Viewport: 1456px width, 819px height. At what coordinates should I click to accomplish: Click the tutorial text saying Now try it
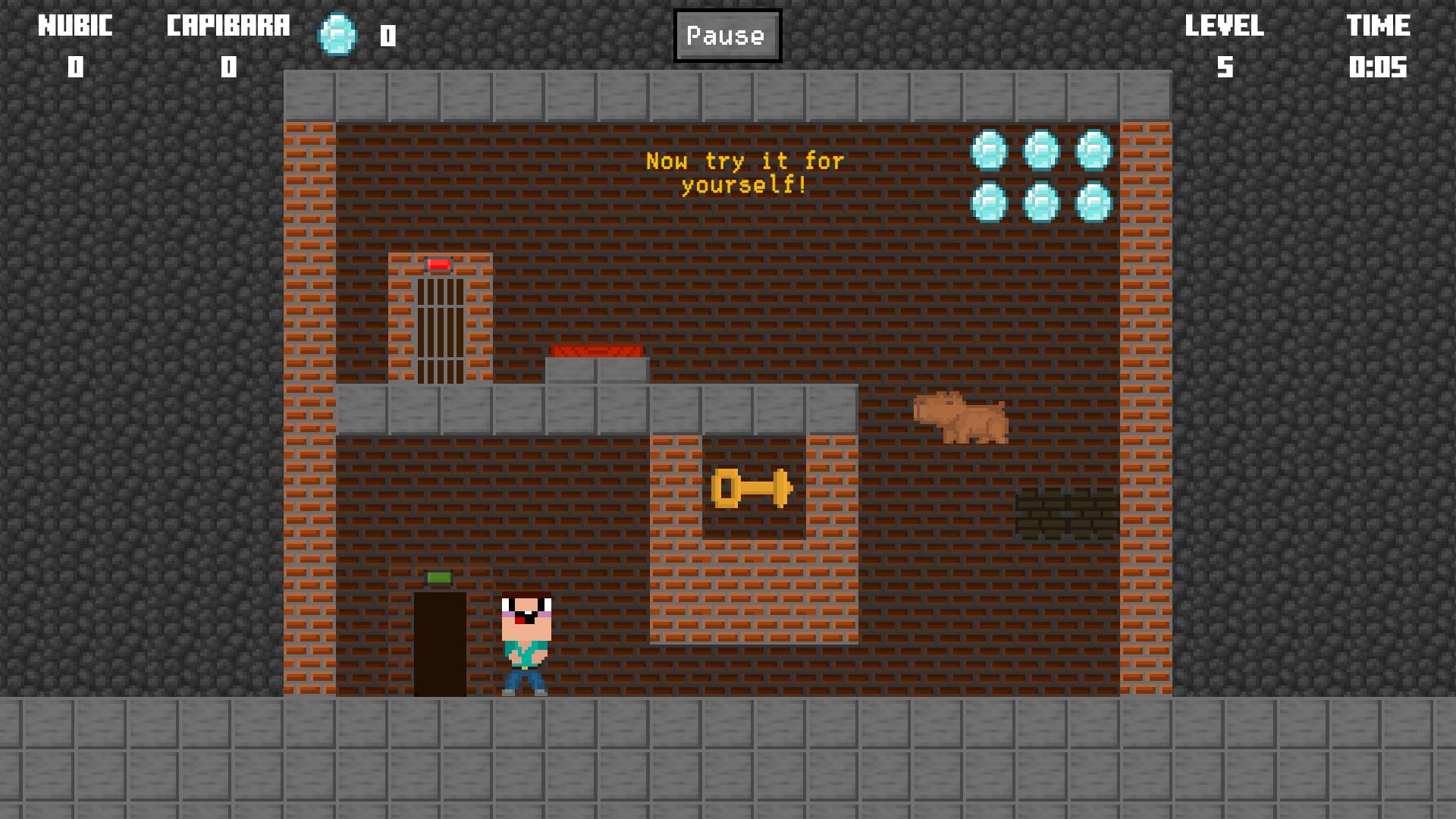tap(745, 171)
